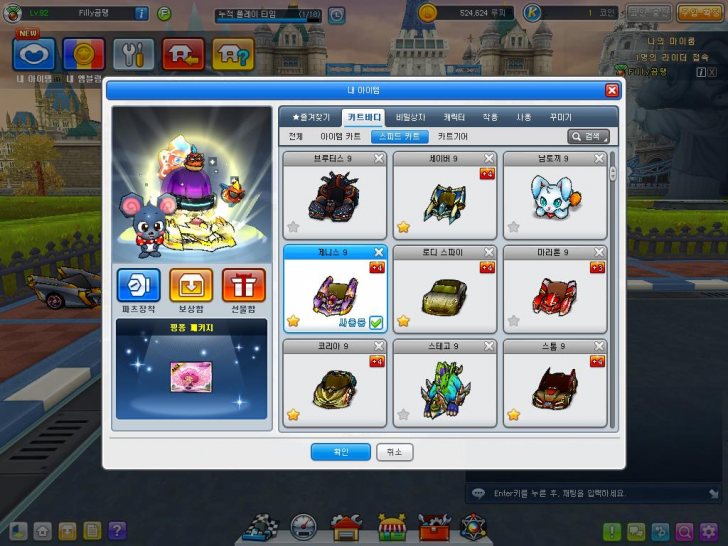Image resolution: width=728 pixels, height=546 pixels.
Task: Select the 로디 스파이 kart
Action: coord(444,291)
